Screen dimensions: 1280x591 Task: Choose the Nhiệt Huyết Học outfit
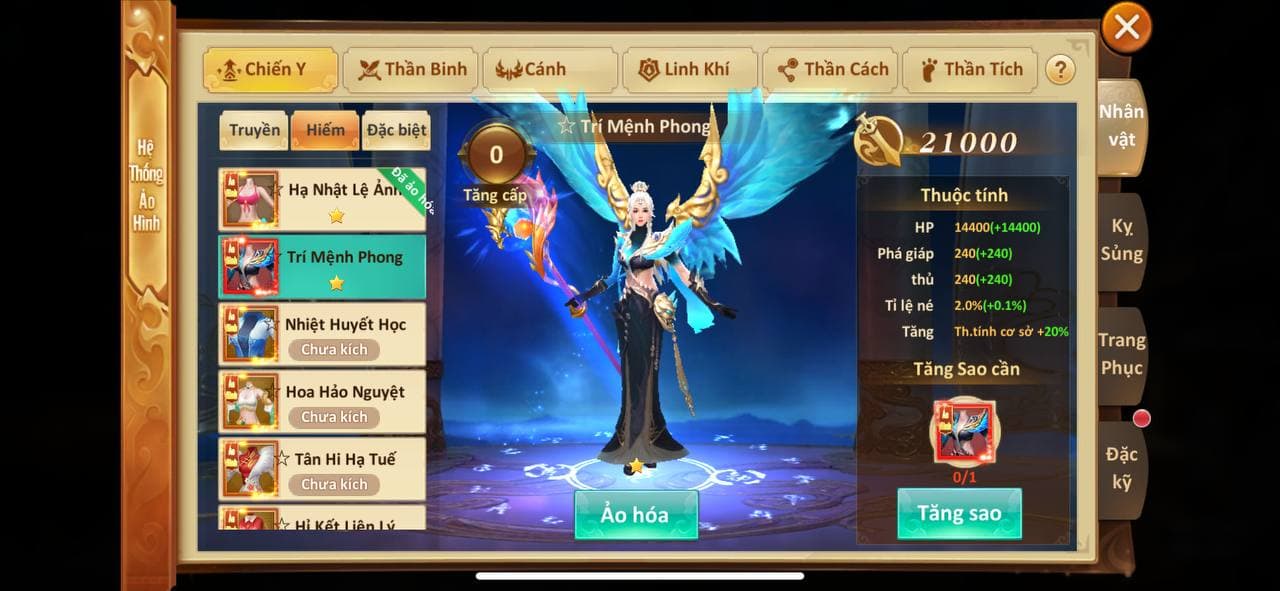(x=322, y=334)
